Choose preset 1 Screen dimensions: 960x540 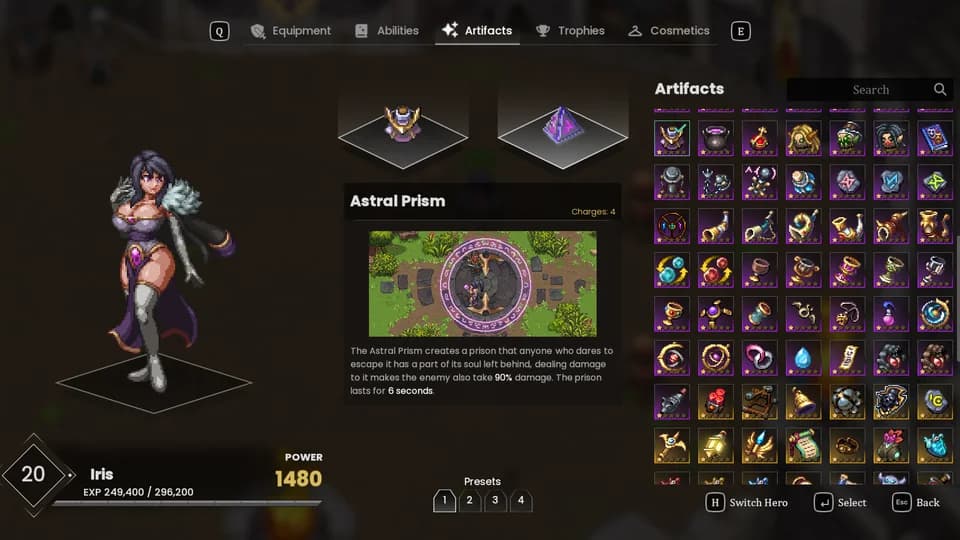click(x=444, y=500)
